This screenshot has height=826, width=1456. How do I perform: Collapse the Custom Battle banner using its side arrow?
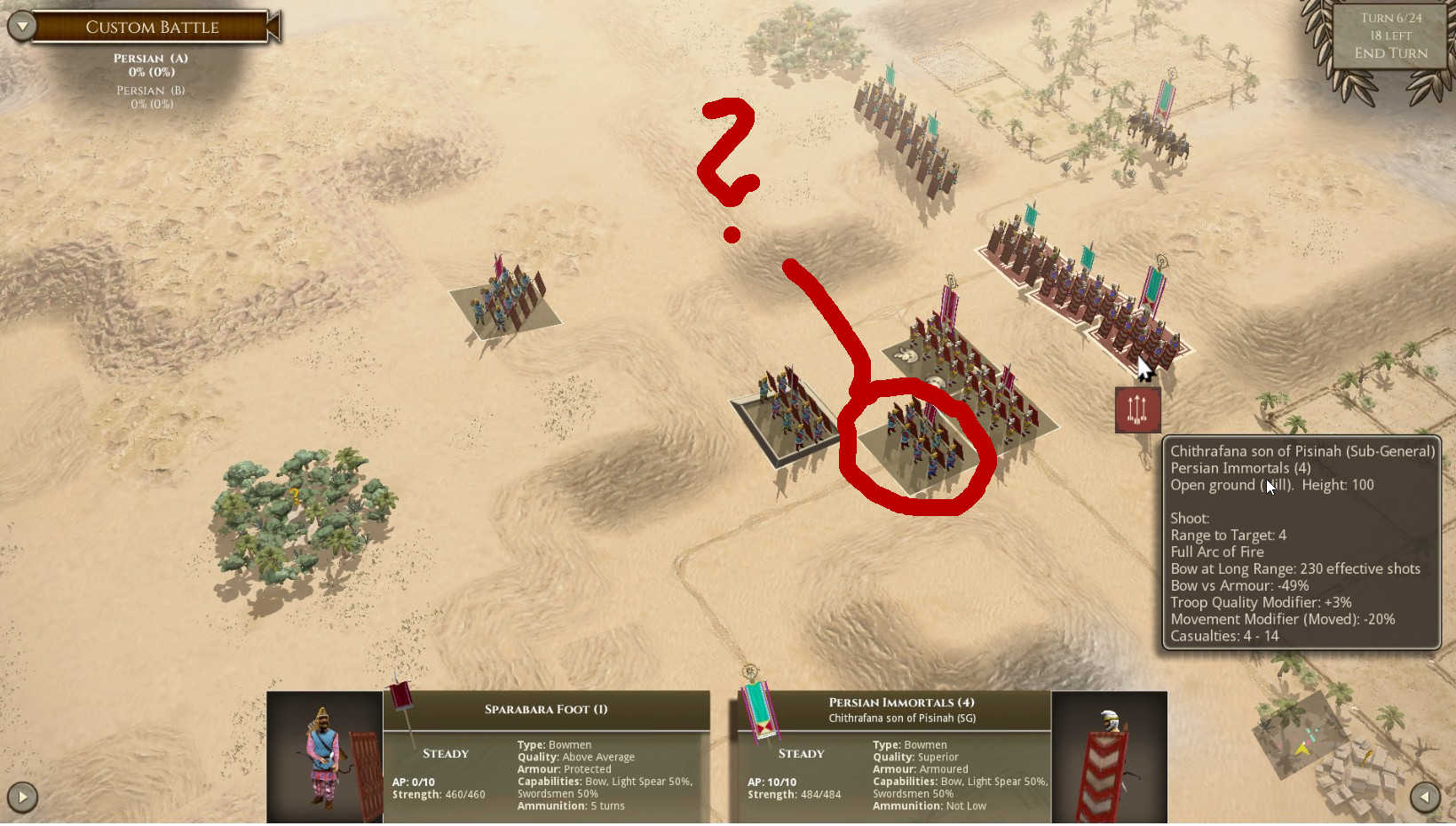click(273, 27)
